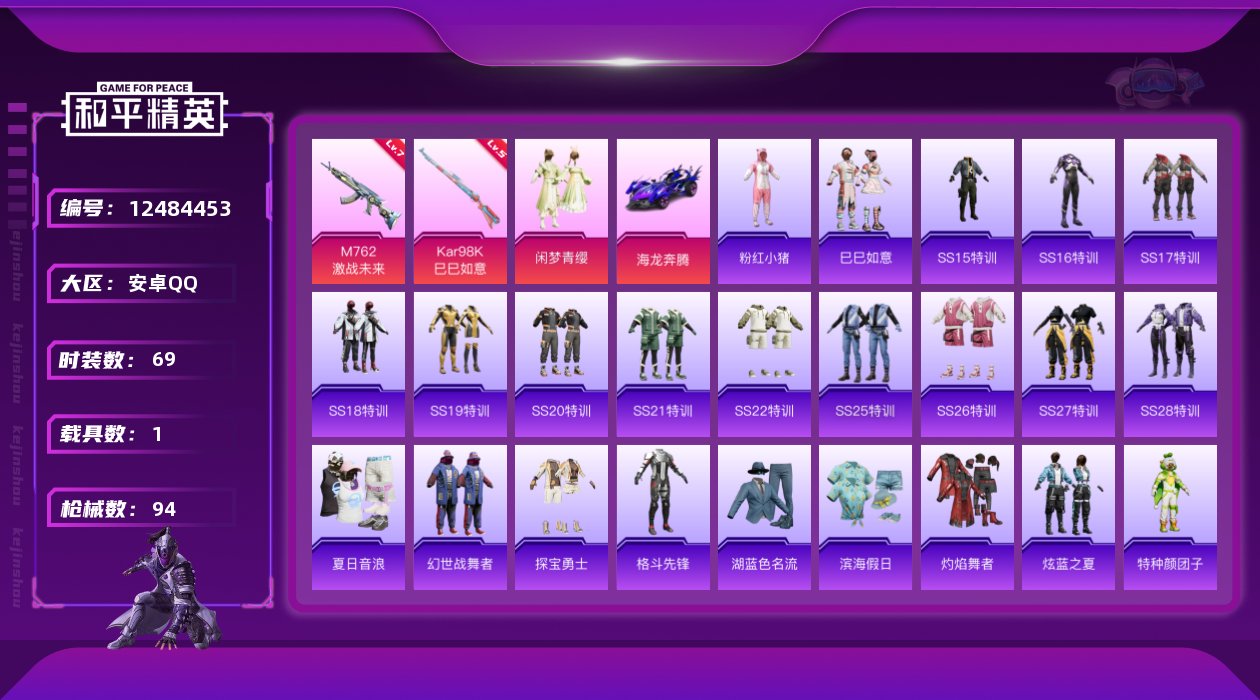Viewport: 1260px width, 700px height.
Task: Click the 粉红小猪 outfit tile
Action: (764, 211)
